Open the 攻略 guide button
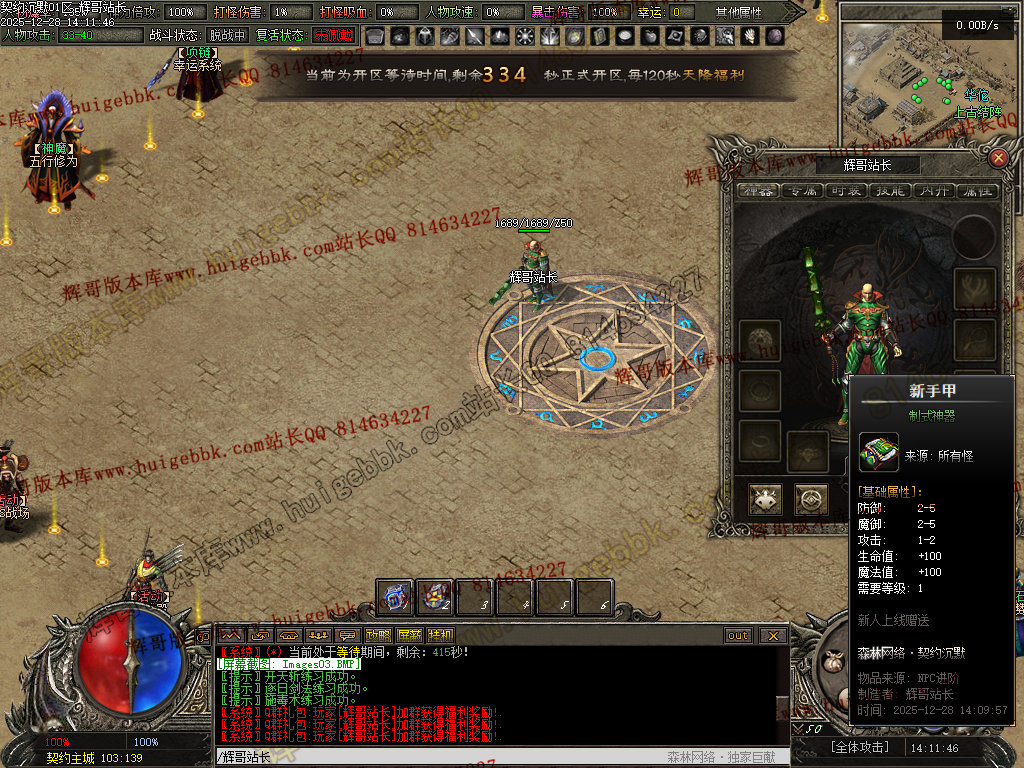 click(x=378, y=635)
